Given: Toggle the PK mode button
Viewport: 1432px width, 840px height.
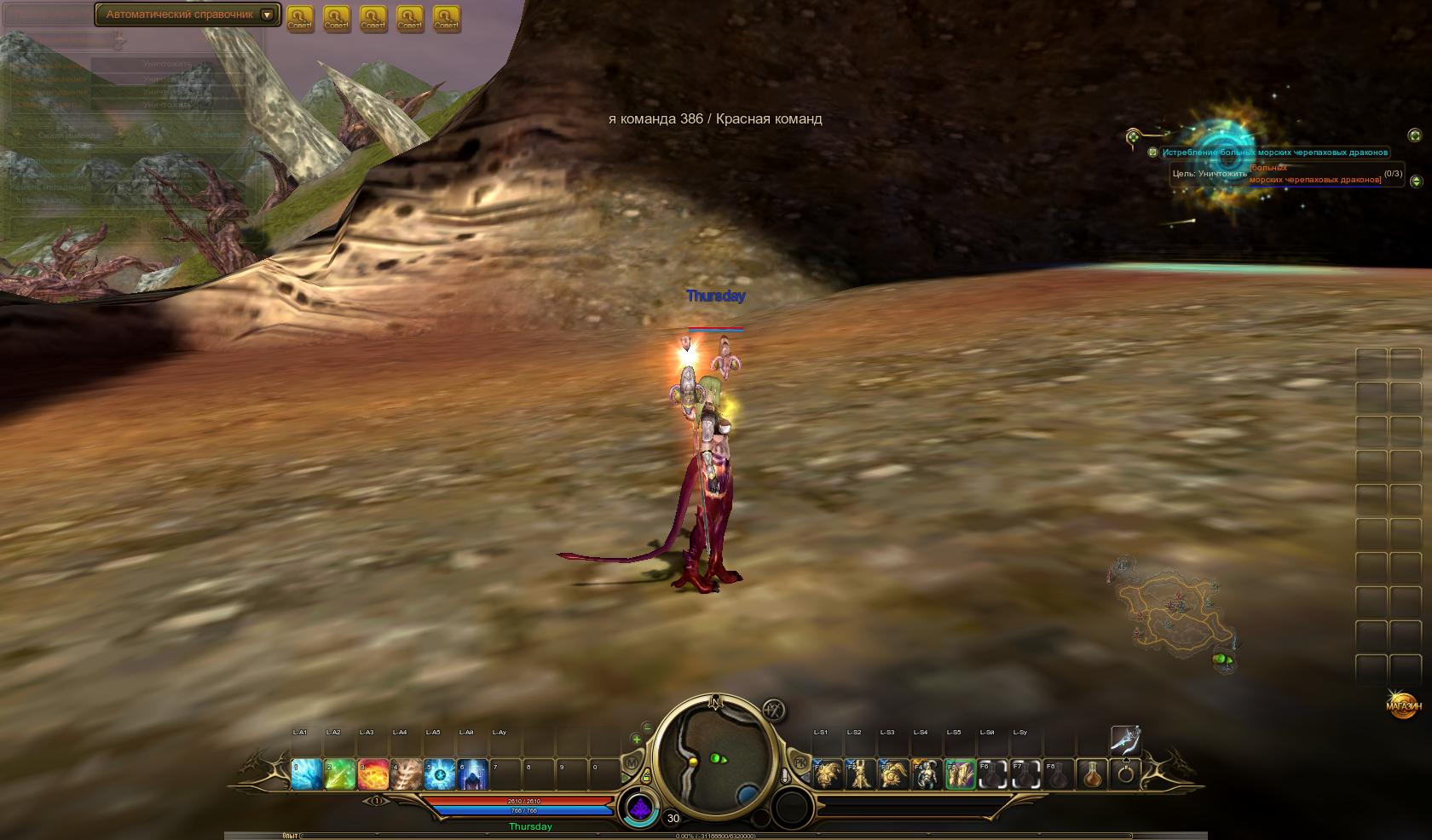Looking at the screenshot, I should coord(800,760).
